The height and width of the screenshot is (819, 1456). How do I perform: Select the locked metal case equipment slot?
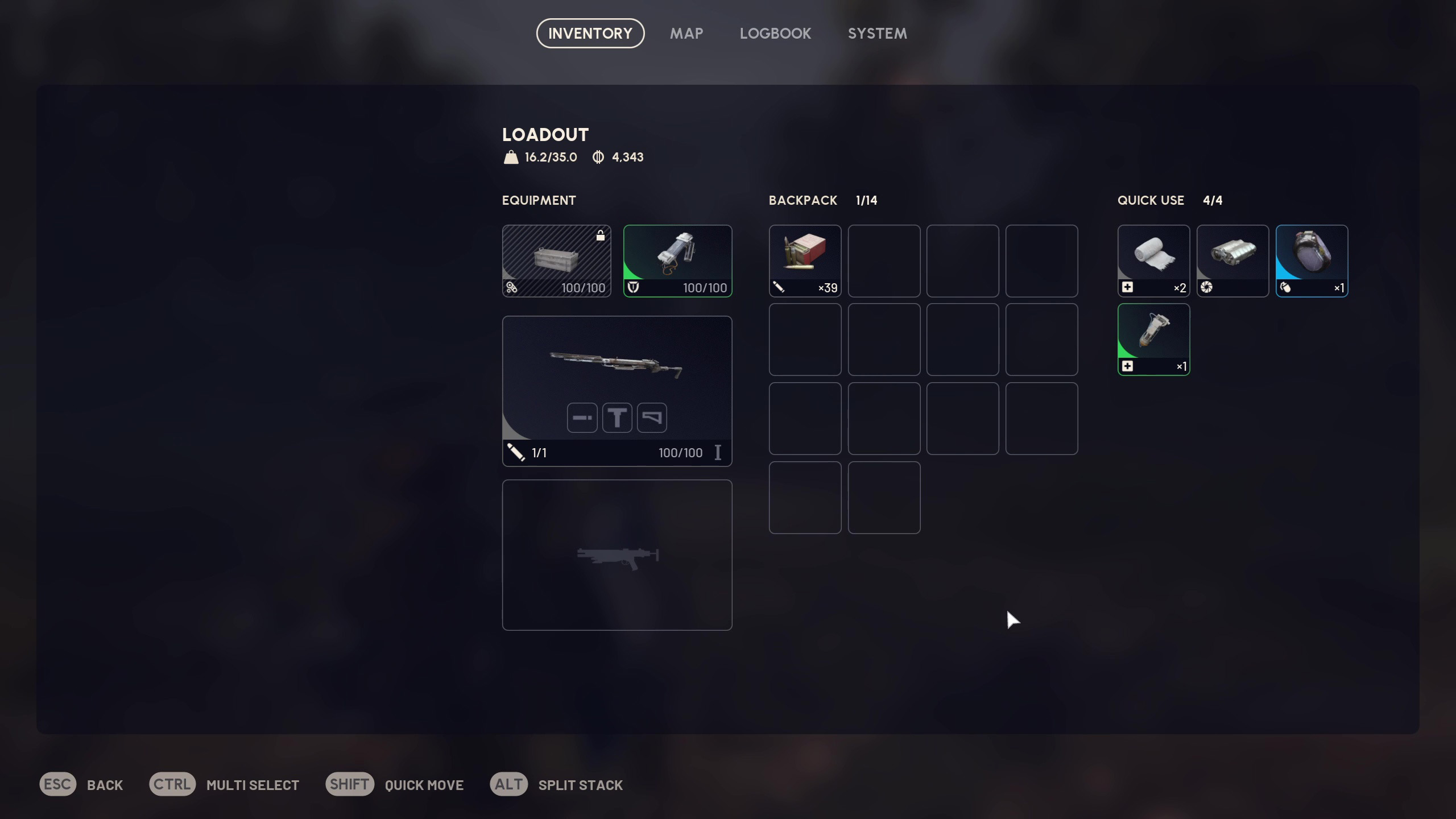[x=556, y=260]
